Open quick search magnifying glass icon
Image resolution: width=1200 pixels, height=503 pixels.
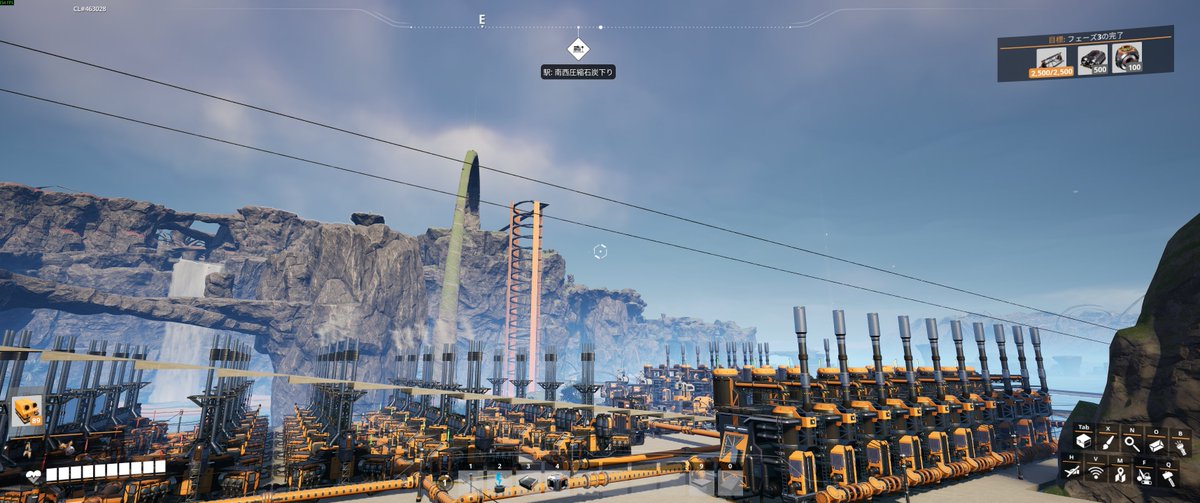point(1131,443)
